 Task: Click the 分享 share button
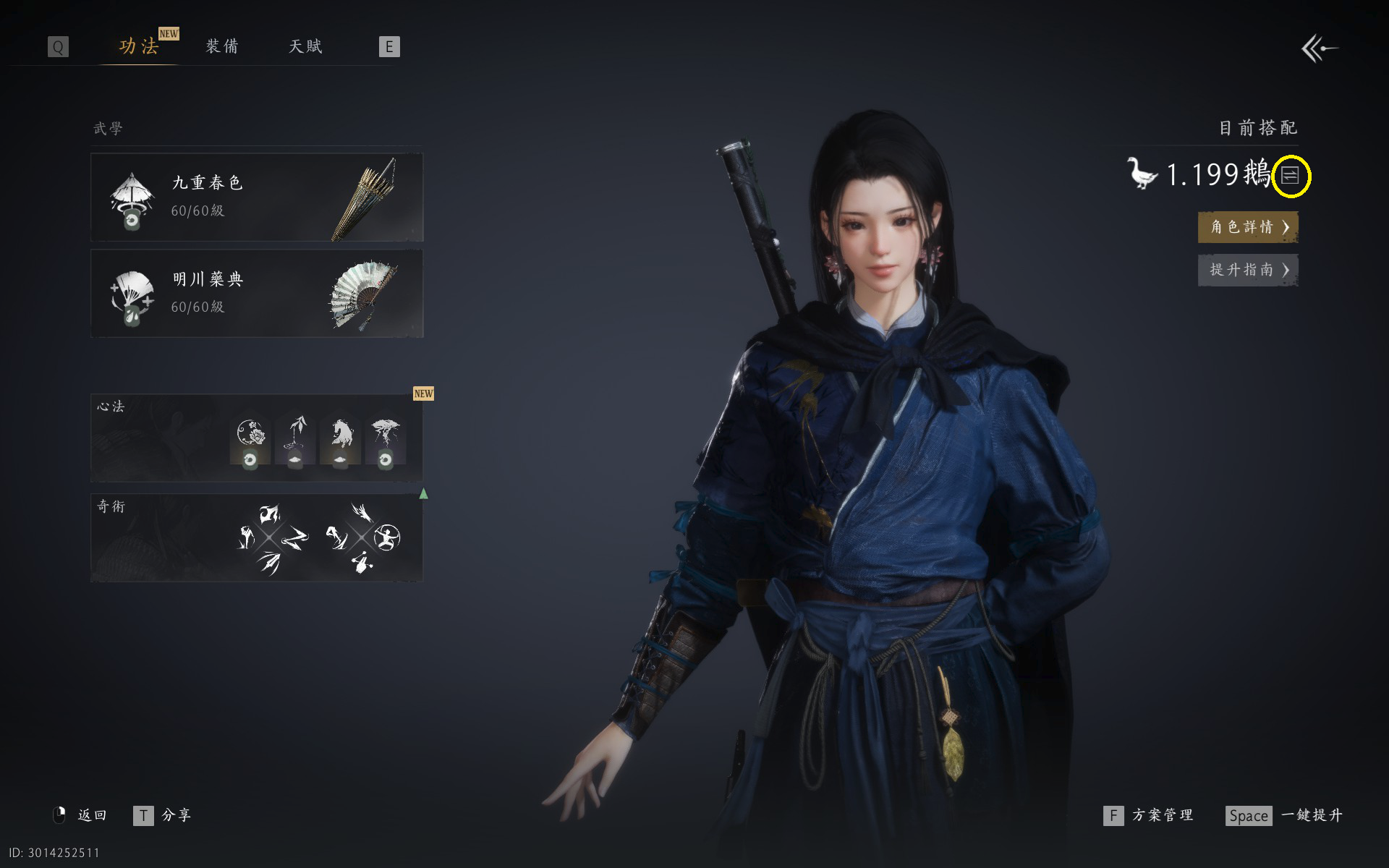pos(163,816)
